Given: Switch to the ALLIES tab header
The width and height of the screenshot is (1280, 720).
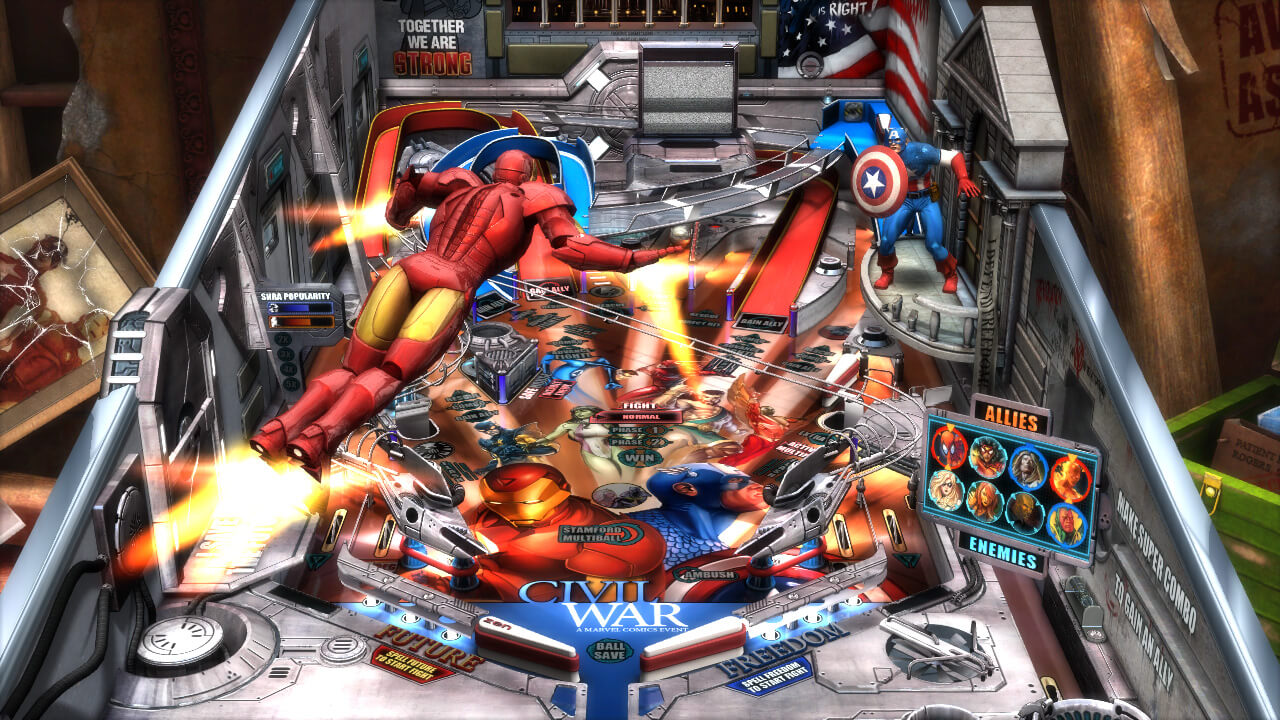Looking at the screenshot, I should pyautogui.click(x=1011, y=416).
